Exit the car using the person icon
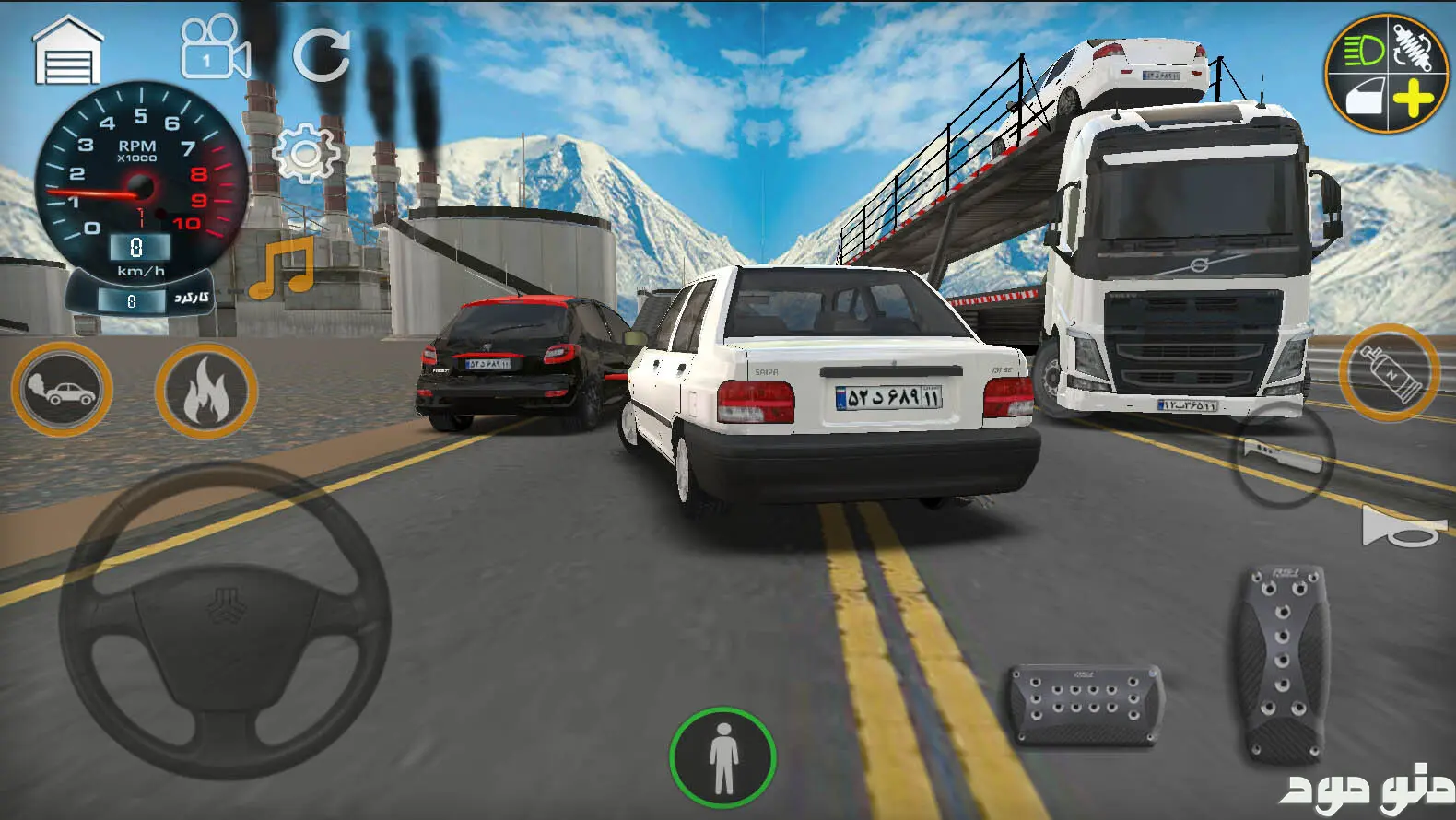 click(x=723, y=757)
